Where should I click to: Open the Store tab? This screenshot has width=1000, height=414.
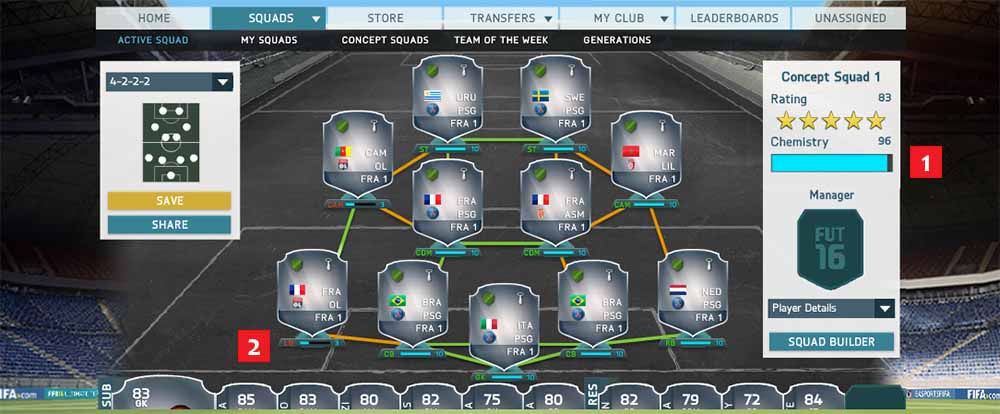coord(384,18)
